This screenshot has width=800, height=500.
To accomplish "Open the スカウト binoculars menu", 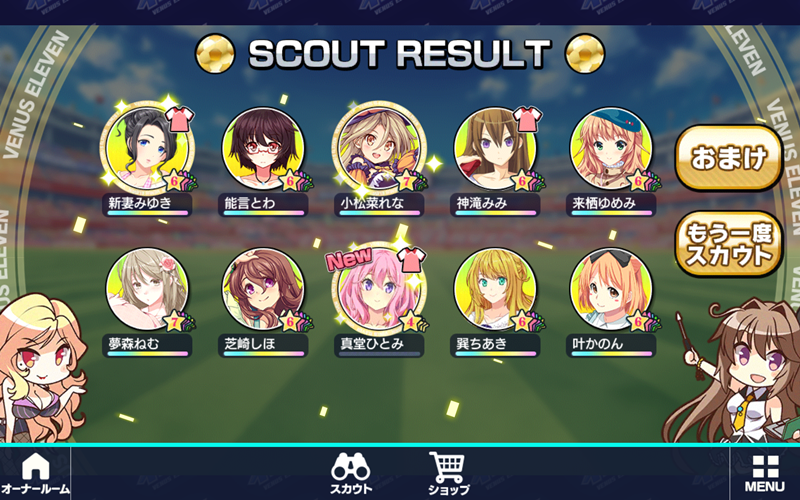I will 352,473.
